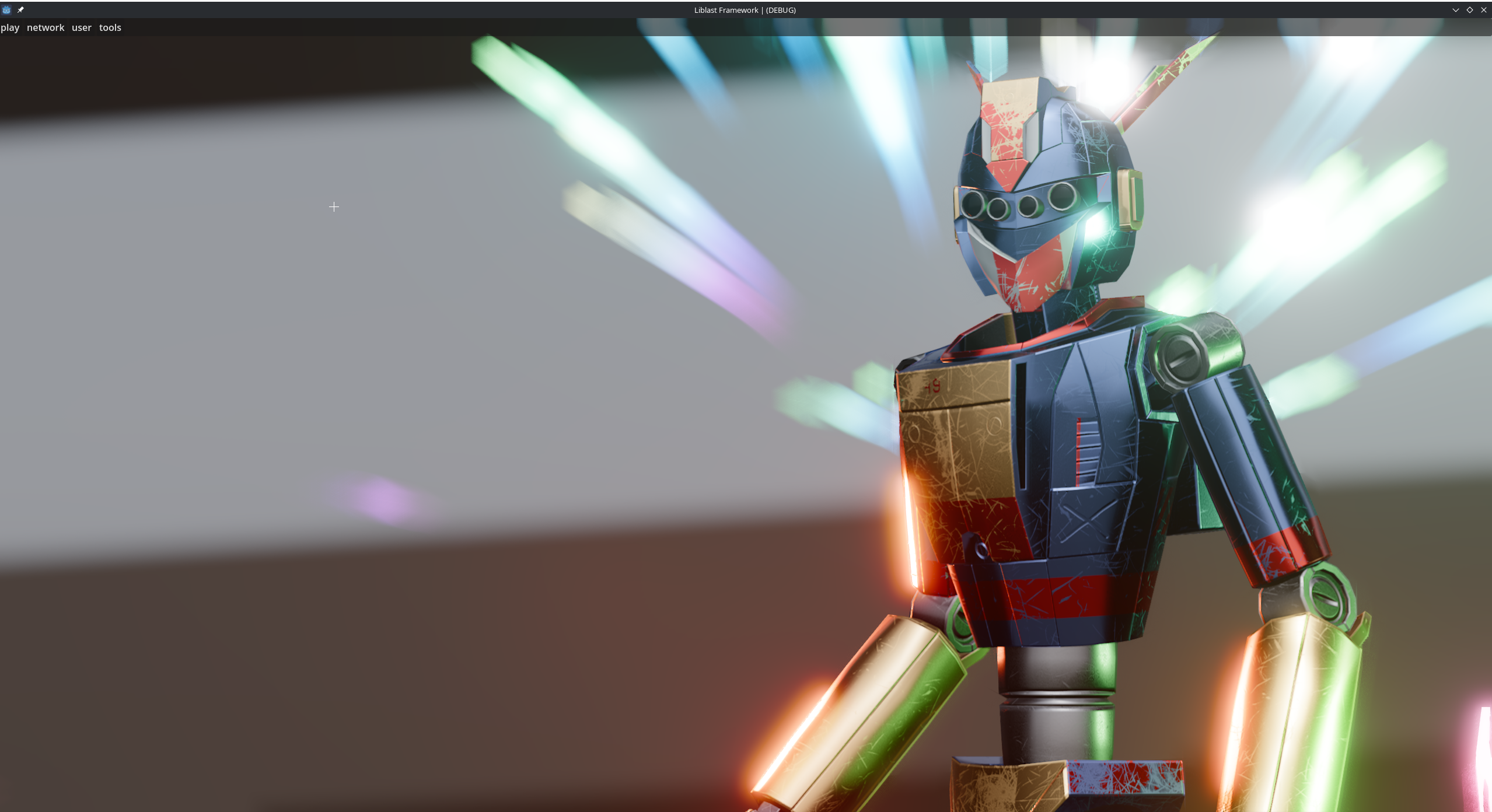Image resolution: width=1492 pixels, height=812 pixels.
Task: Close the Liblast Framework window
Action: click(x=1483, y=9)
